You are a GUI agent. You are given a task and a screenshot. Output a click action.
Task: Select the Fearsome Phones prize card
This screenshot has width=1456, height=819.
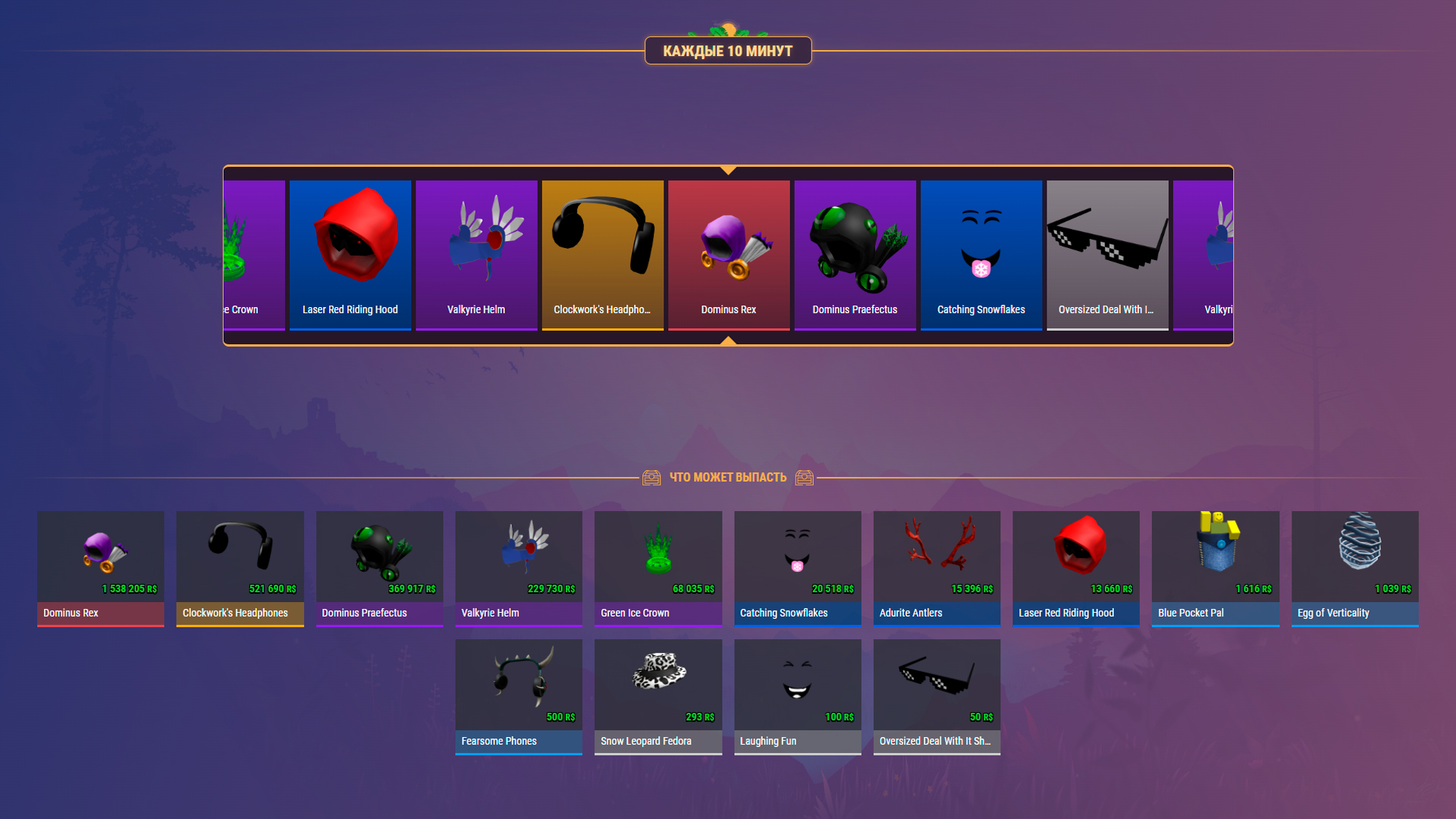click(x=518, y=697)
